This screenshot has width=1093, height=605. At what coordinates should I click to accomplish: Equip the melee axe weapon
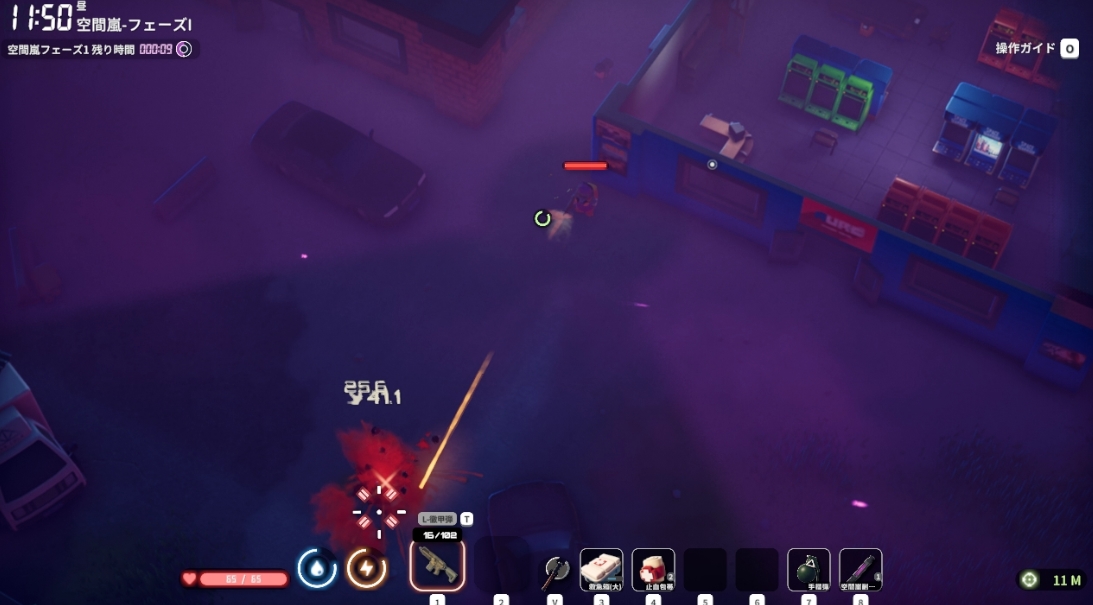[x=554, y=571]
